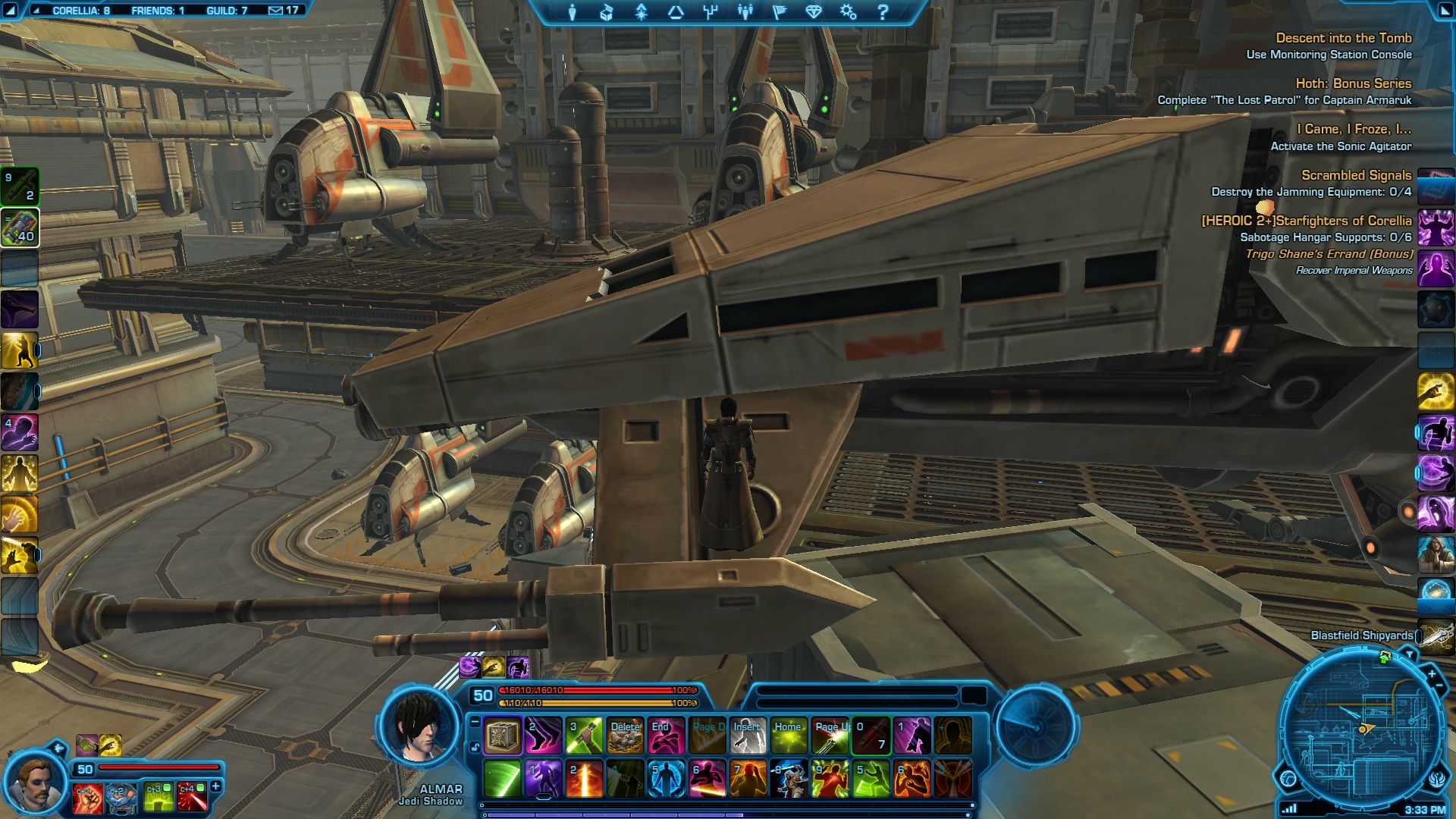Select the Descent into the Tomb quest
Image resolution: width=1456 pixels, height=819 pixels.
point(1343,38)
